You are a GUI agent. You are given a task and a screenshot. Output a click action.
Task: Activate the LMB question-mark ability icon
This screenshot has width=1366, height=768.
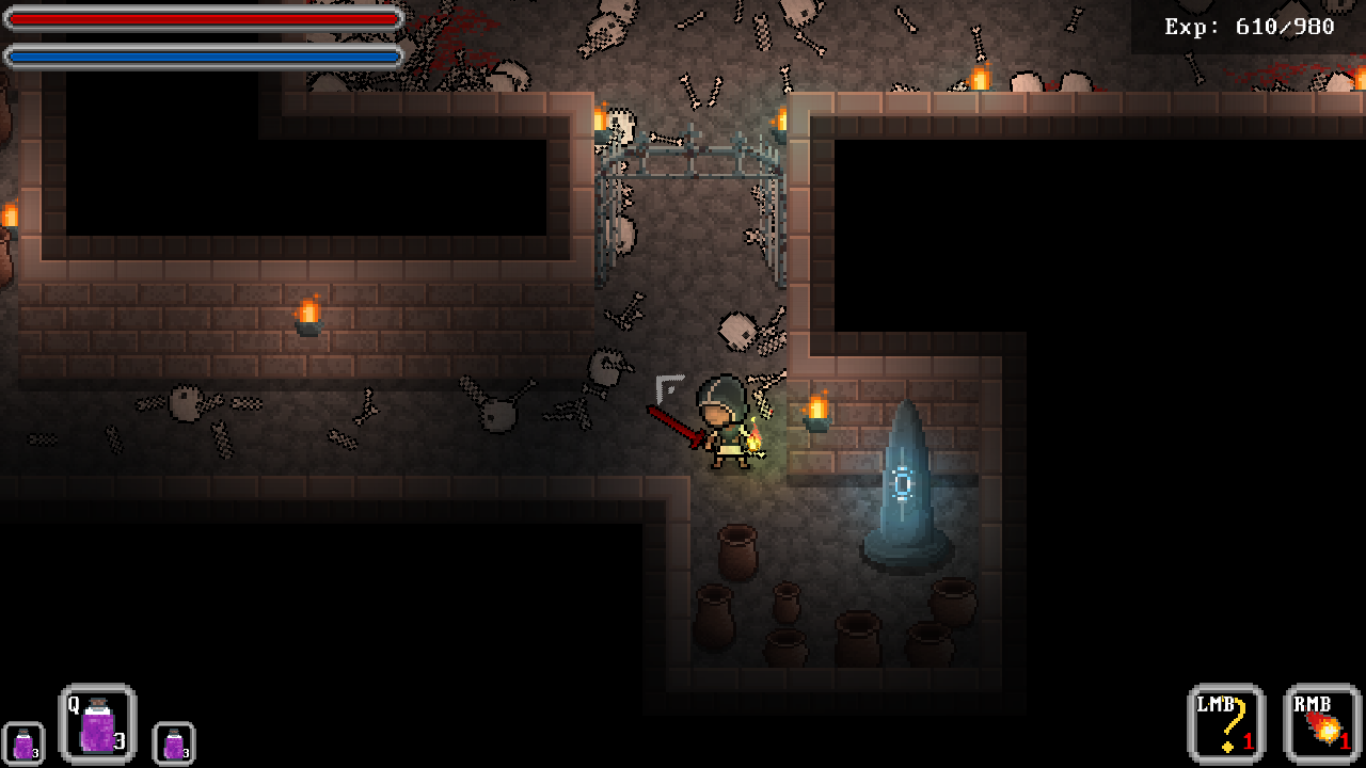(1224, 723)
